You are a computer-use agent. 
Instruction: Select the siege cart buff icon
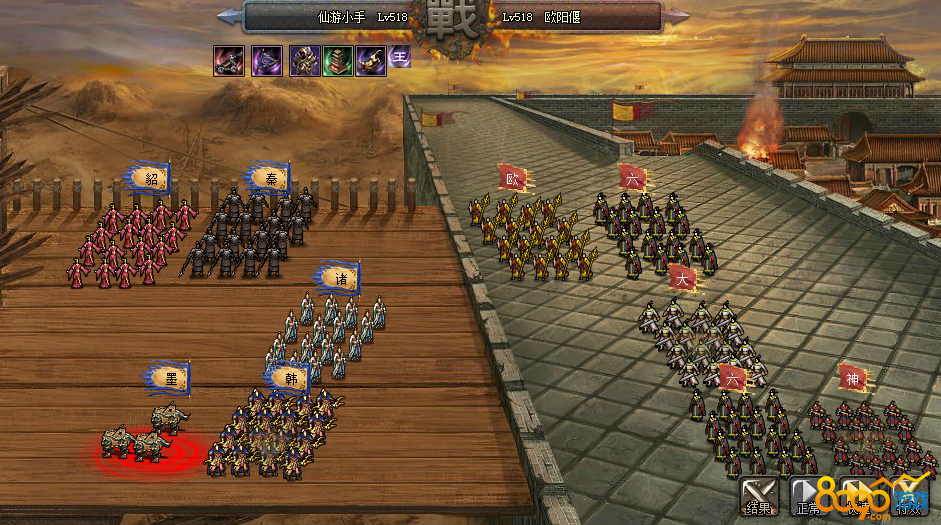tap(228, 61)
